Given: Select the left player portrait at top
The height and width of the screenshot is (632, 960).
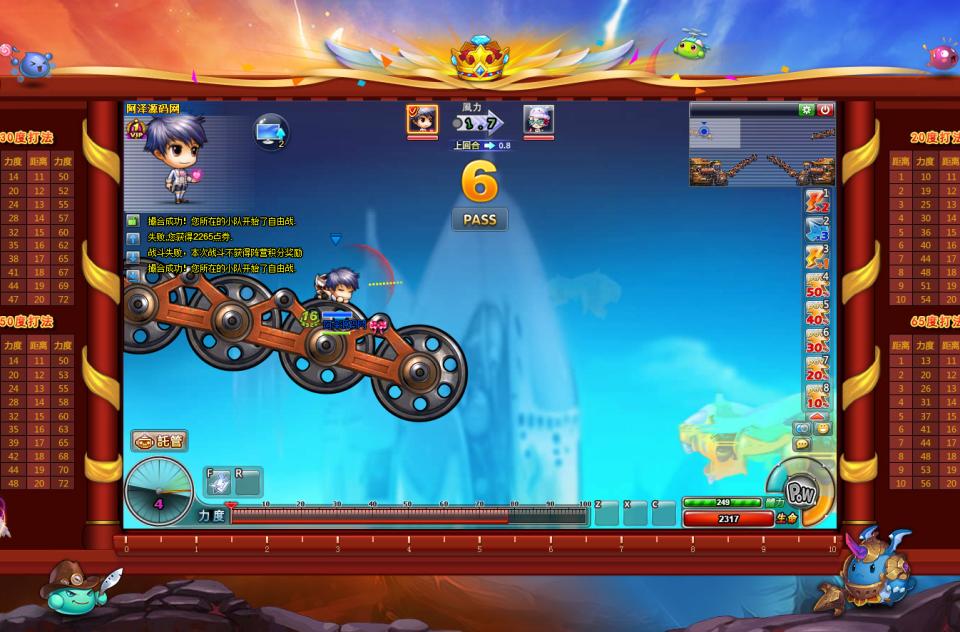Looking at the screenshot, I should 422,120.
